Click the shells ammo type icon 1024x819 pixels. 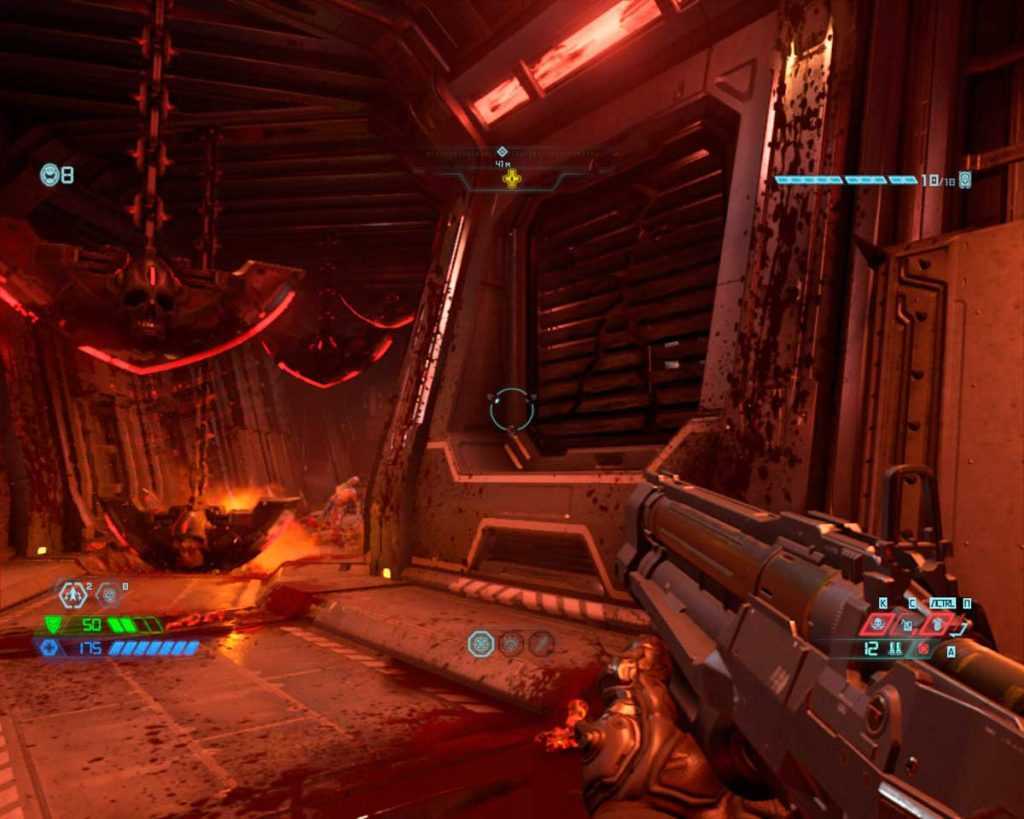(898, 648)
